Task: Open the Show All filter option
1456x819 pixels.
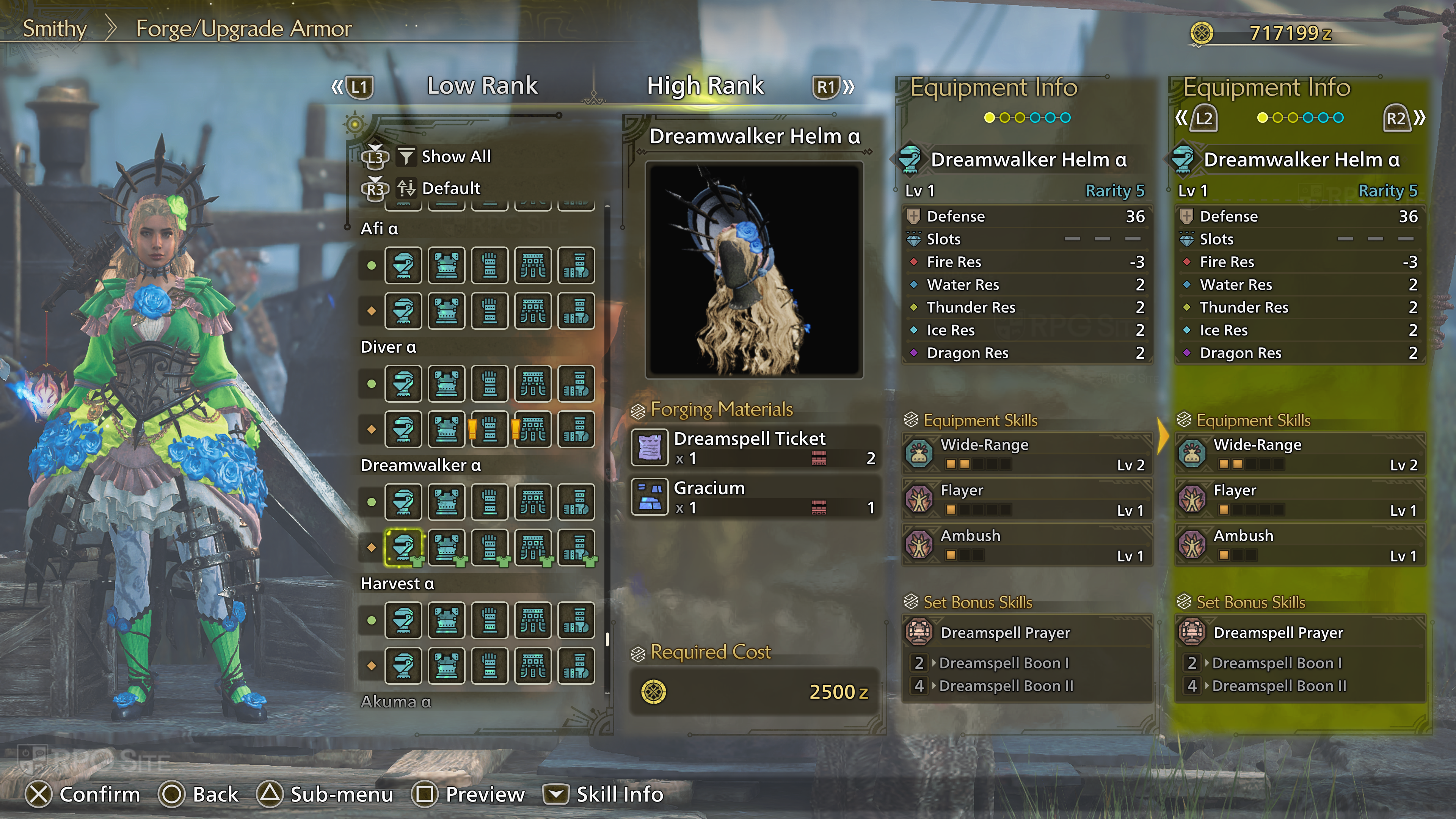Action: pos(455,157)
